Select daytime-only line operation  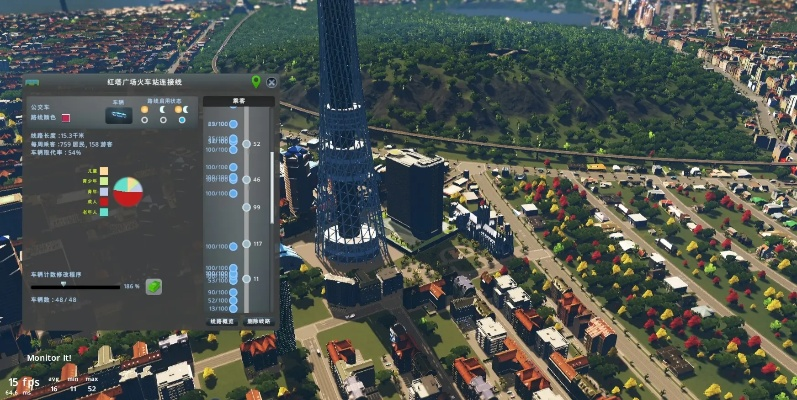pos(146,120)
